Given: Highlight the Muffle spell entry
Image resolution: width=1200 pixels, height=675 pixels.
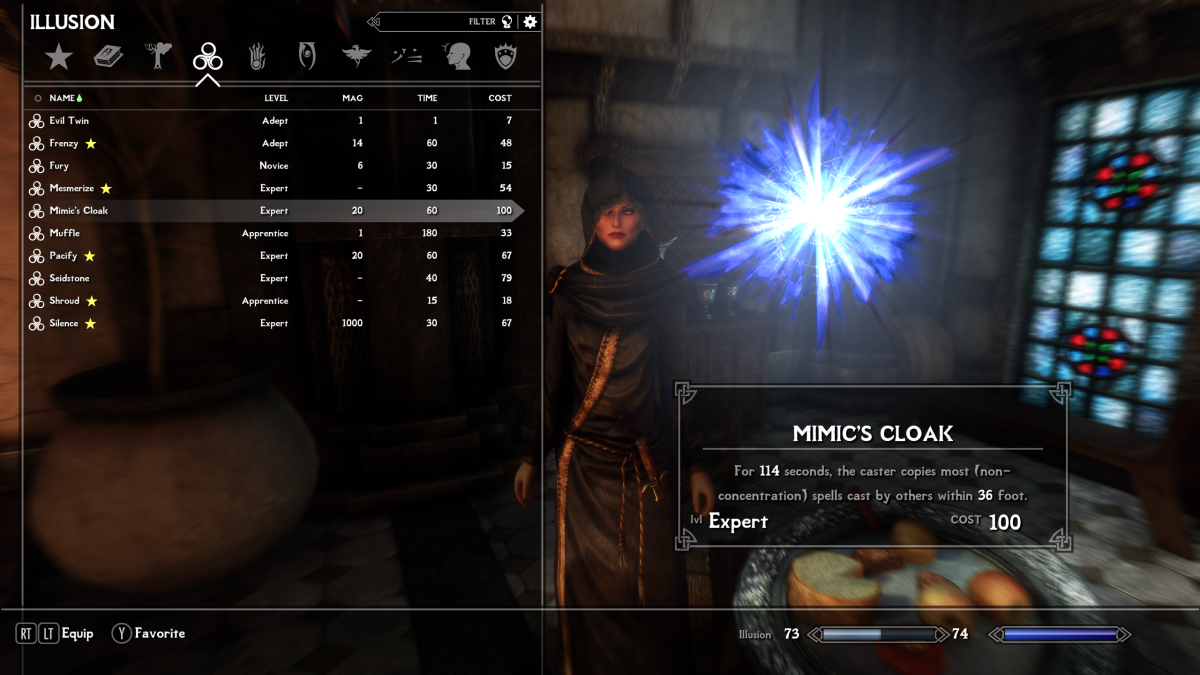Looking at the screenshot, I should pos(64,233).
